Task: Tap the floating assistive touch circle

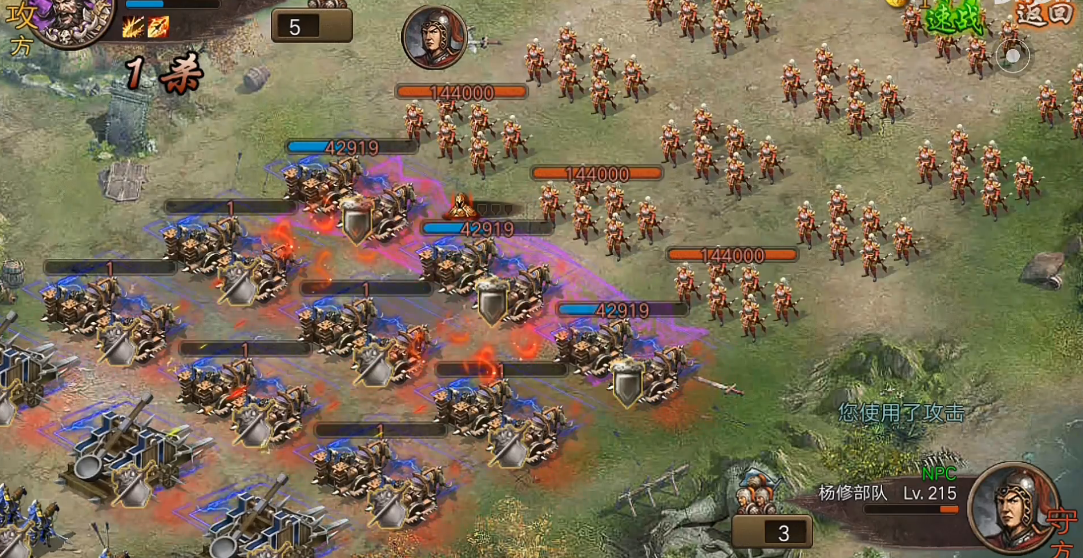Action: point(1012,57)
